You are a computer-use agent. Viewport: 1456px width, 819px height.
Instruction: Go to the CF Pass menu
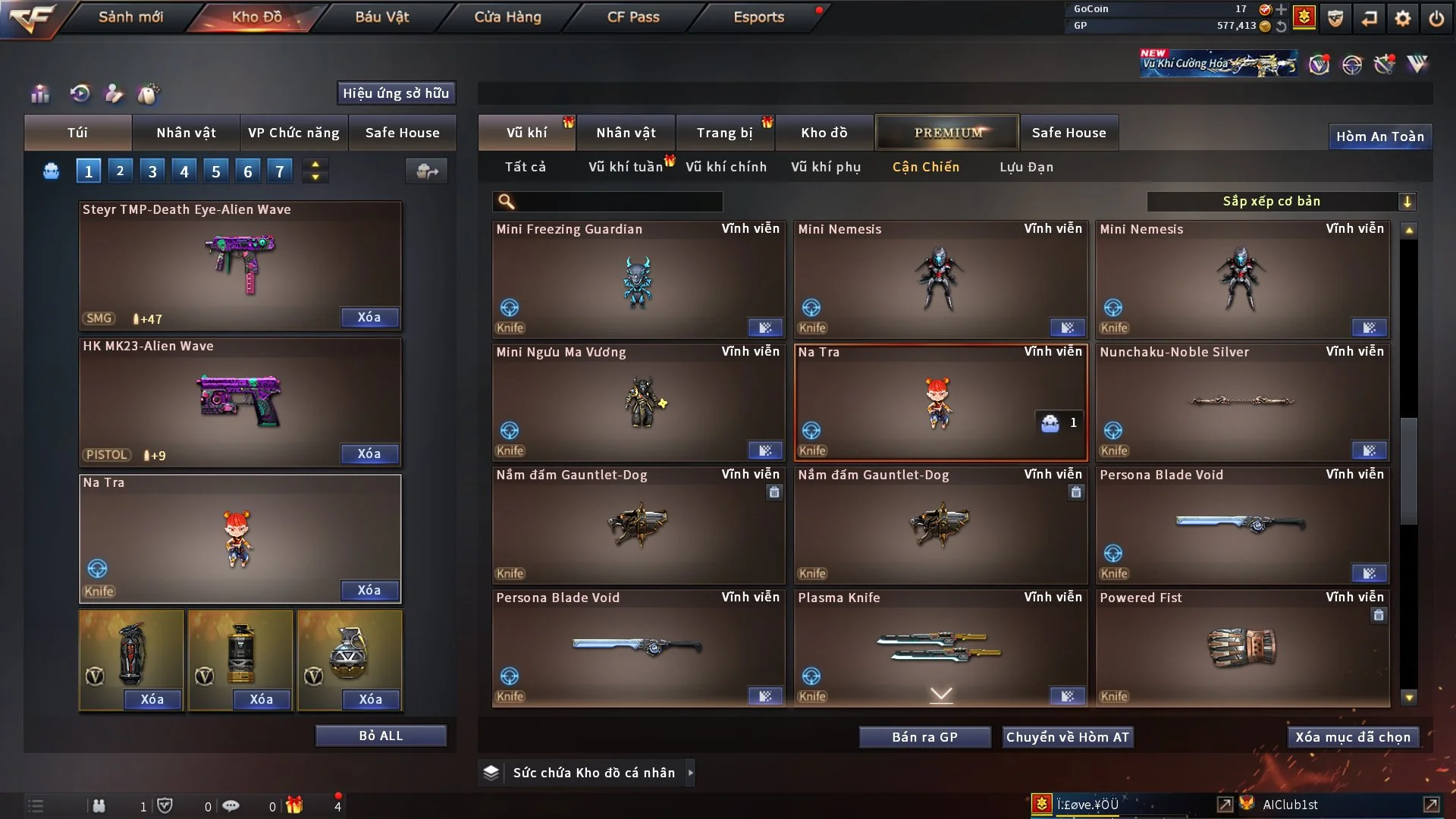(x=633, y=17)
